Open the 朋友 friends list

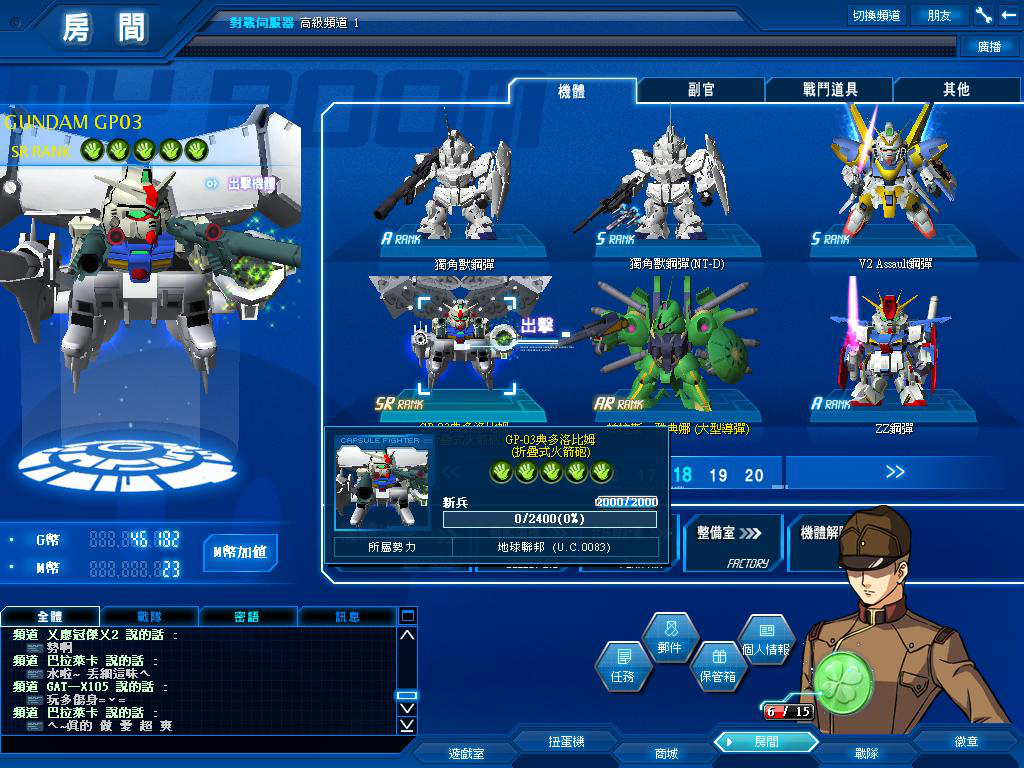pos(939,15)
